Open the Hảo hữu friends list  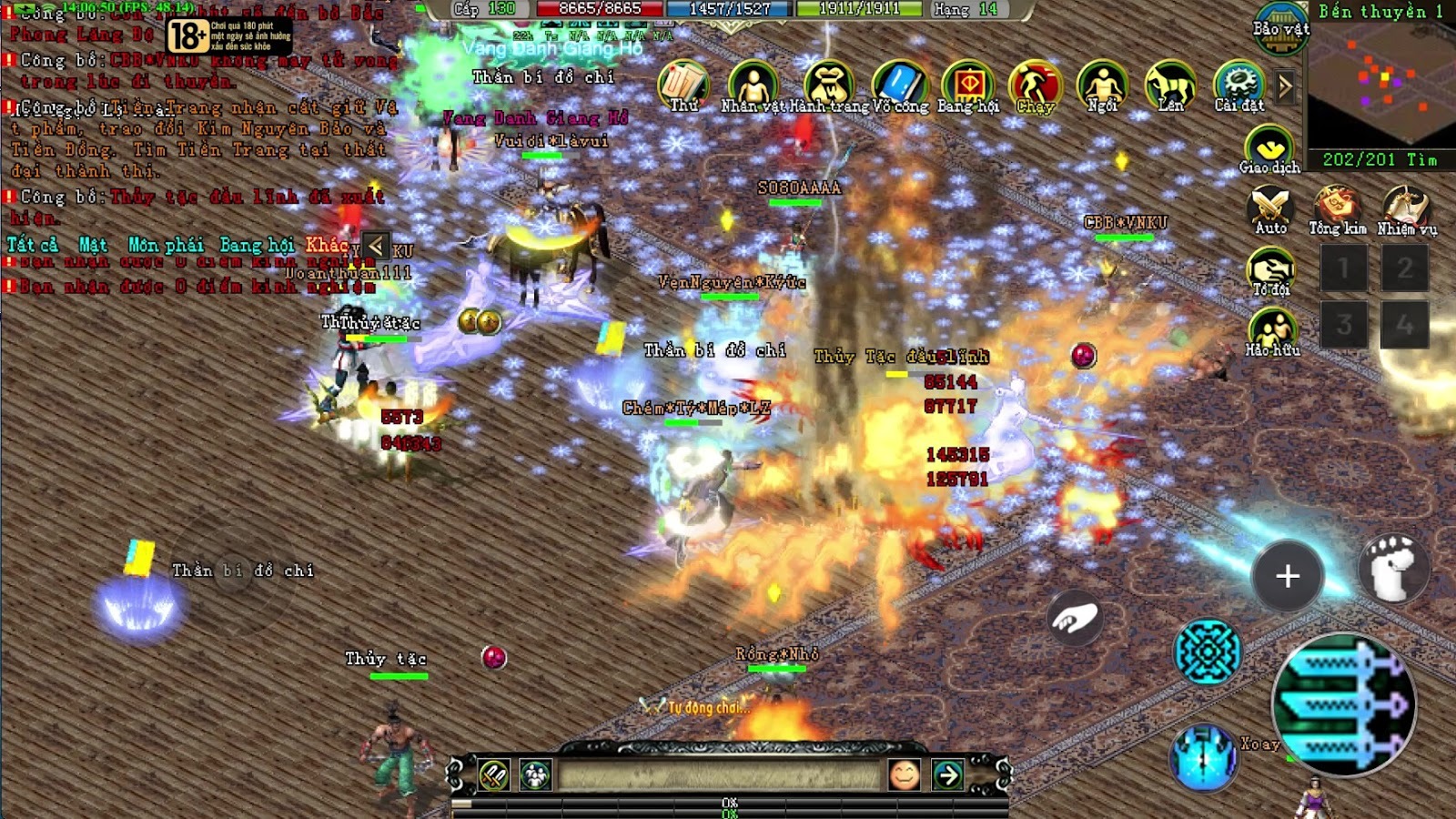click(x=1272, y=331)
